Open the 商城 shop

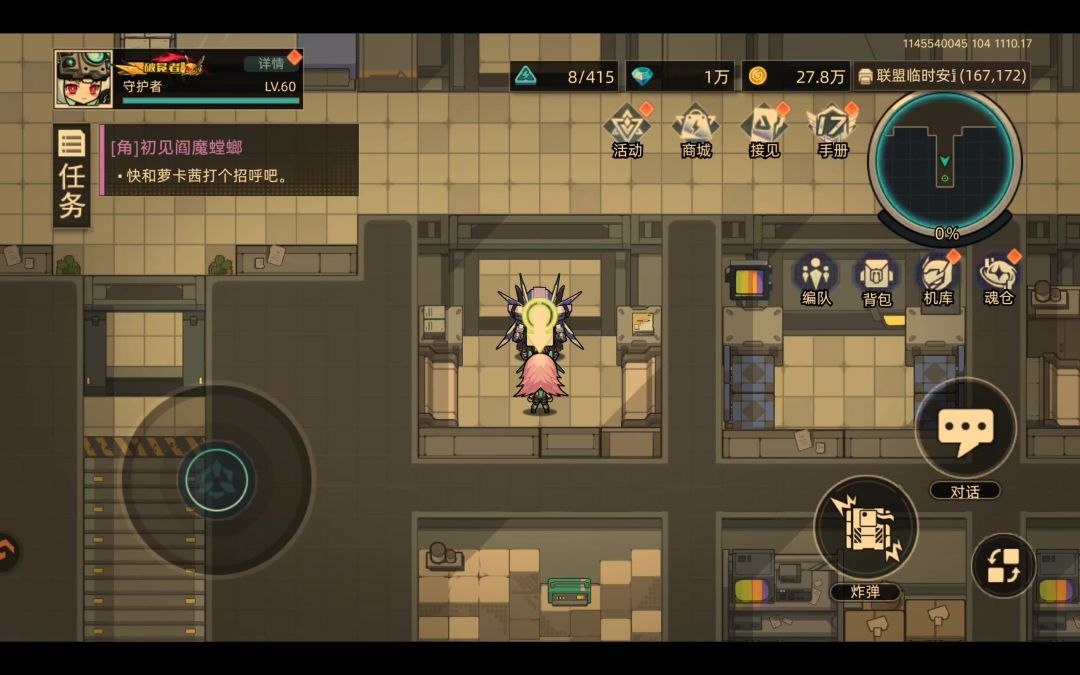696,130
